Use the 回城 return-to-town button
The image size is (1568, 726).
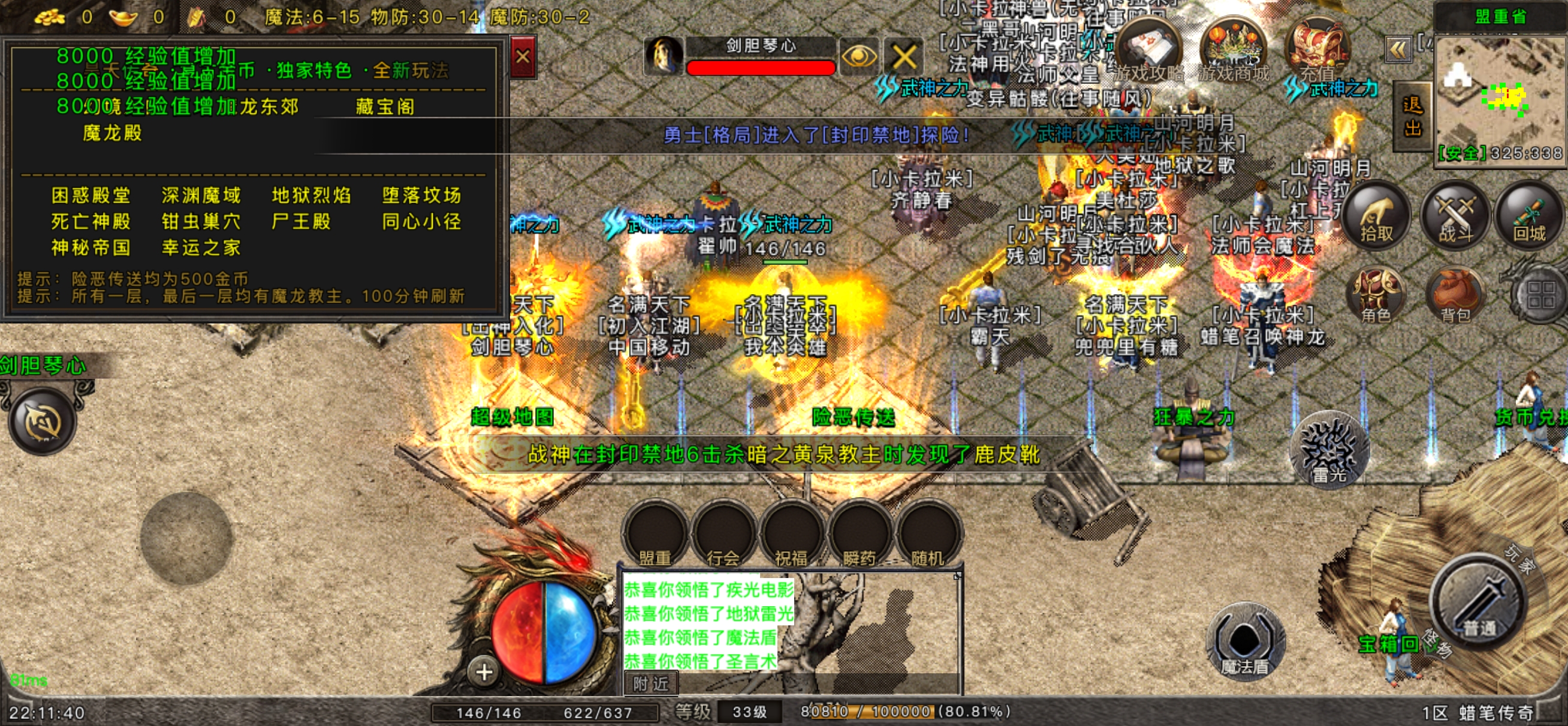click(x=1529, y=216)
